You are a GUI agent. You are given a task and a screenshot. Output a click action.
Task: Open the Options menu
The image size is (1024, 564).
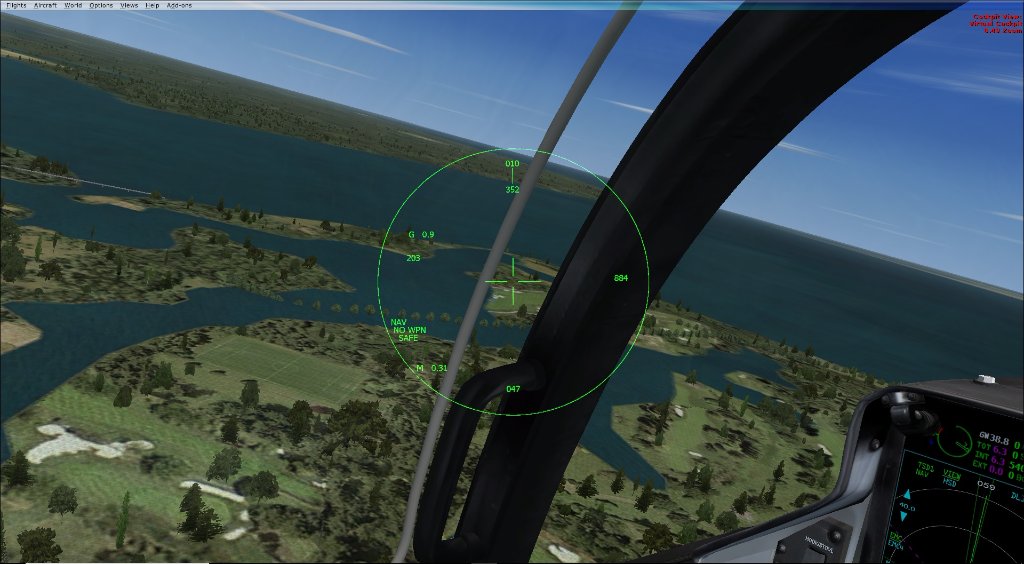point(101,5)
